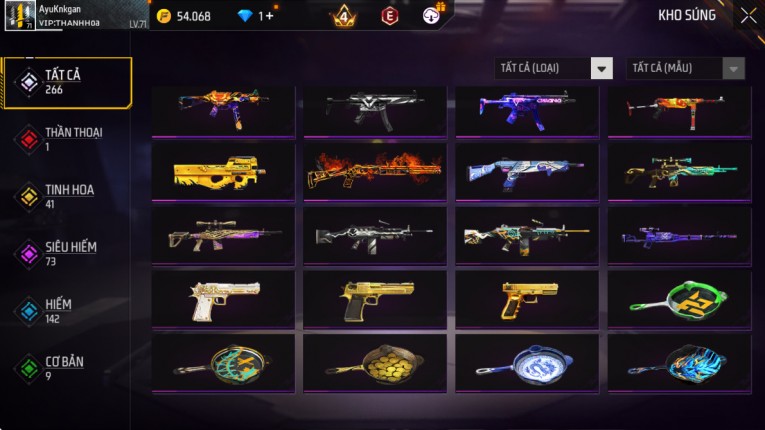Open the gold rank 4 crown badge
The height and width of the screenshot is (430, 765).
pos(343,16)
